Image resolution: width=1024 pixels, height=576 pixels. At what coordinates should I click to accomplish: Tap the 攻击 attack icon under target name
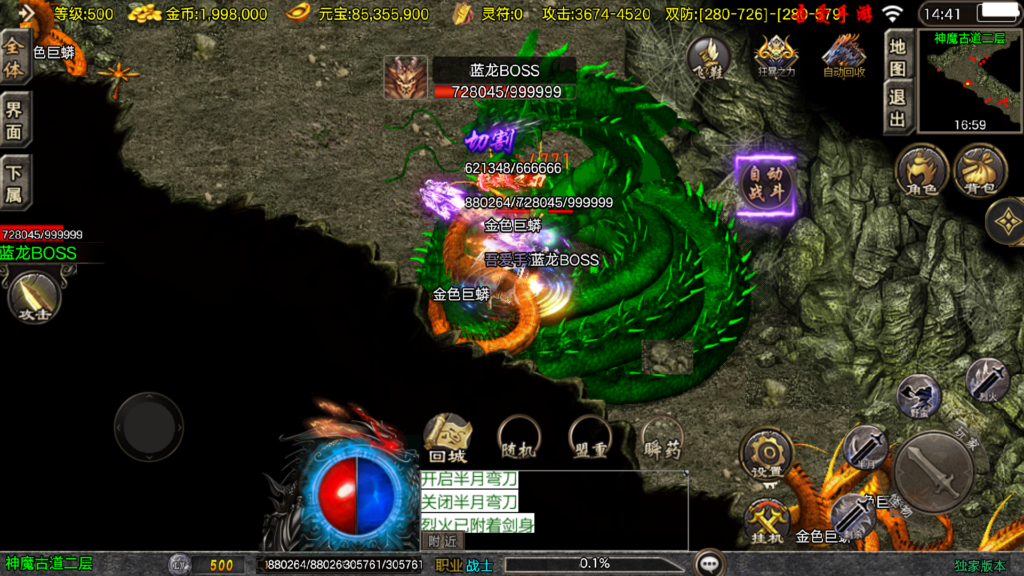click(x=36, y=298)
